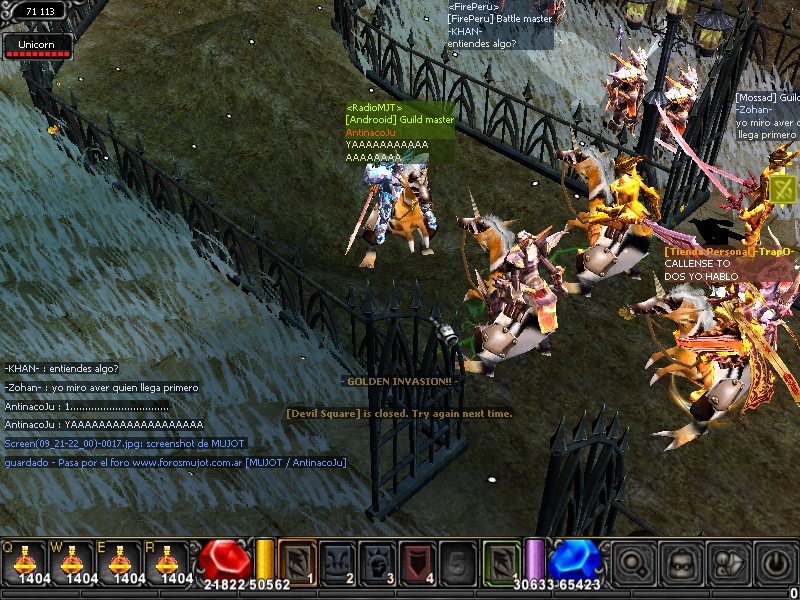The height and width of the screenshot is (600, 800).
Task: Click the AntinacoJu chat line of repeated A's
Action: pos(104,425)
